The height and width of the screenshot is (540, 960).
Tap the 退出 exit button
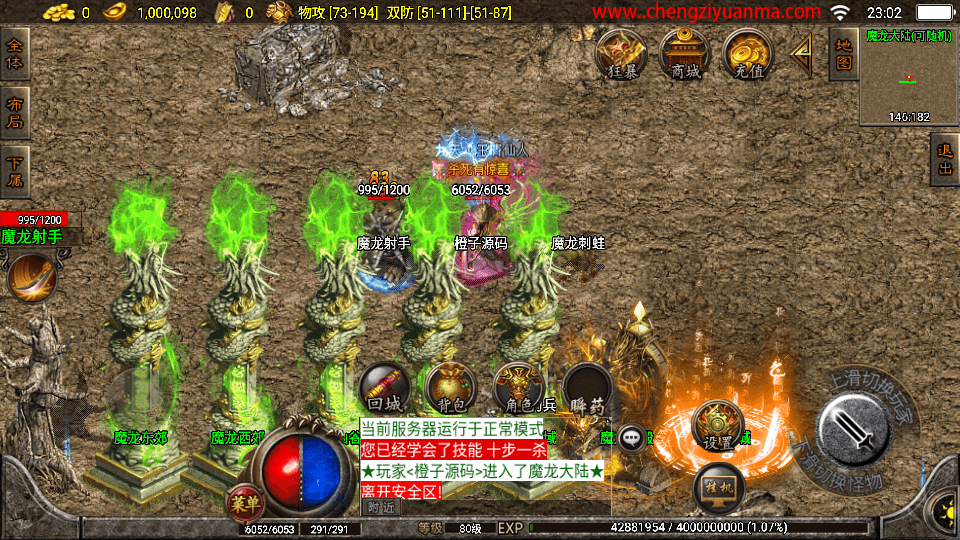coord(943,160)
